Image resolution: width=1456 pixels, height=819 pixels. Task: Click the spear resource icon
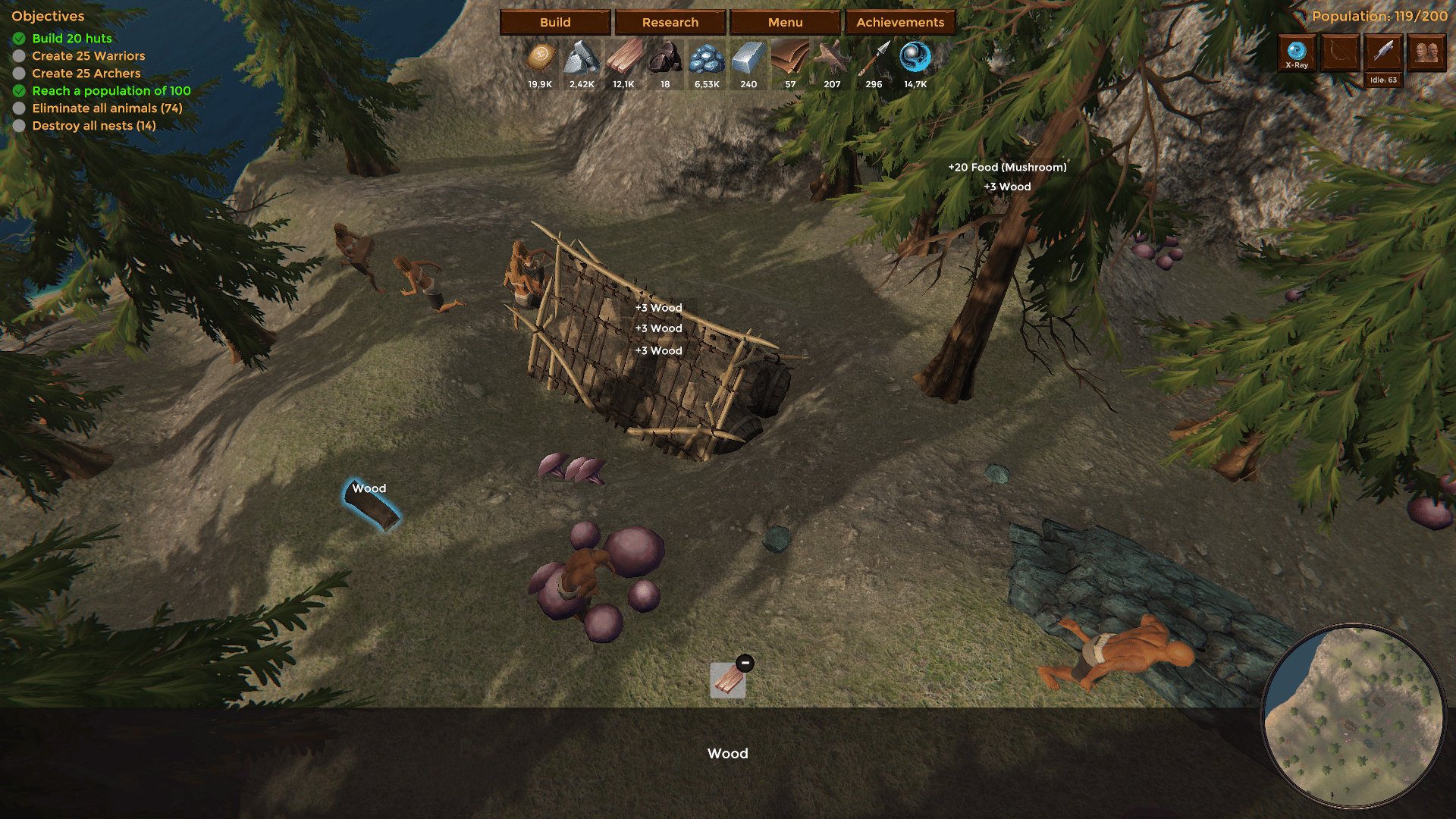point(874,57)
